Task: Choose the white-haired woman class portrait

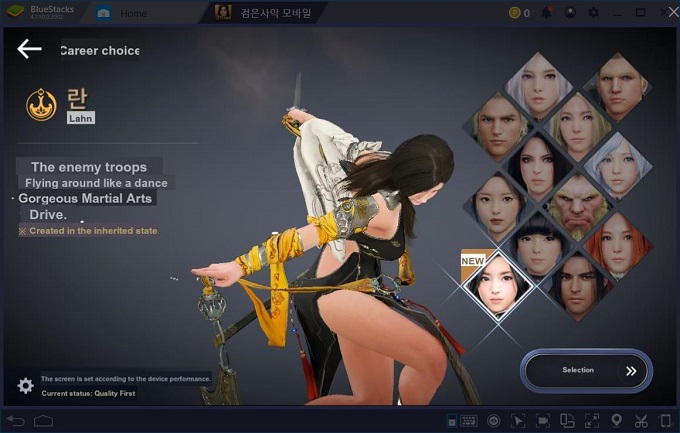Action: pyautogui.click(x=538, y=85)
